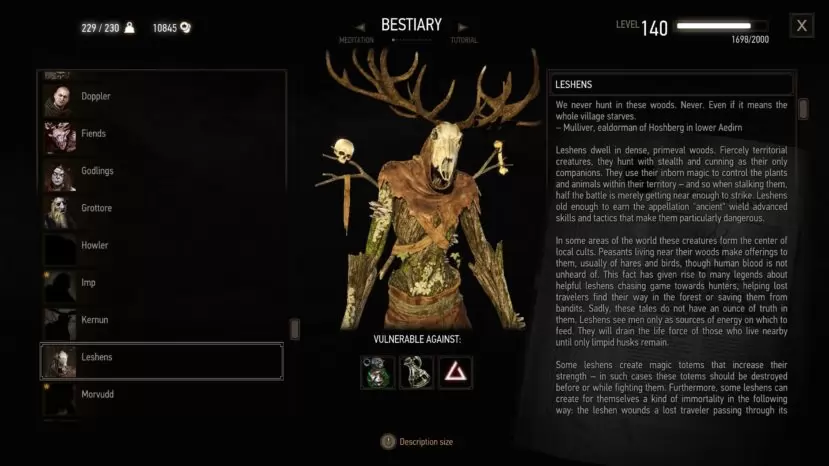Select the green oil vulnerability icon
Image resolution: width=829 pixels, height=466 pixels.
coord(378,372)
